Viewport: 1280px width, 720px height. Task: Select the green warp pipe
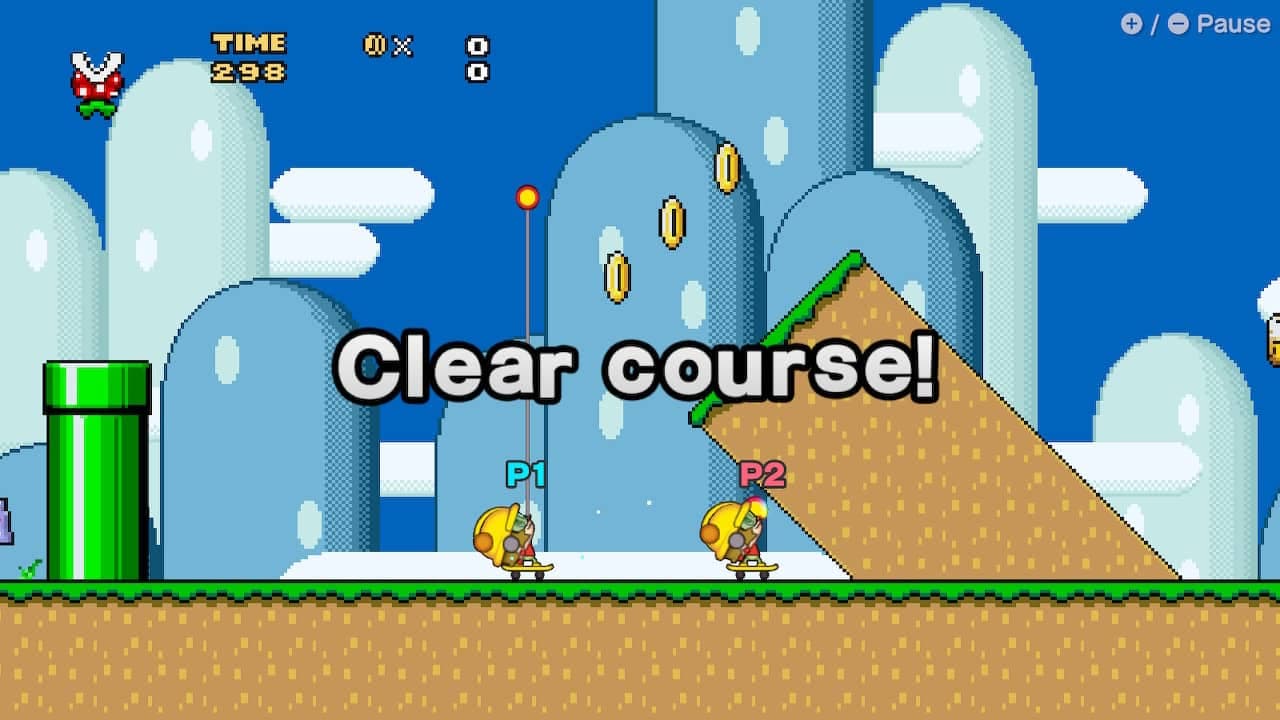point(95,470)
